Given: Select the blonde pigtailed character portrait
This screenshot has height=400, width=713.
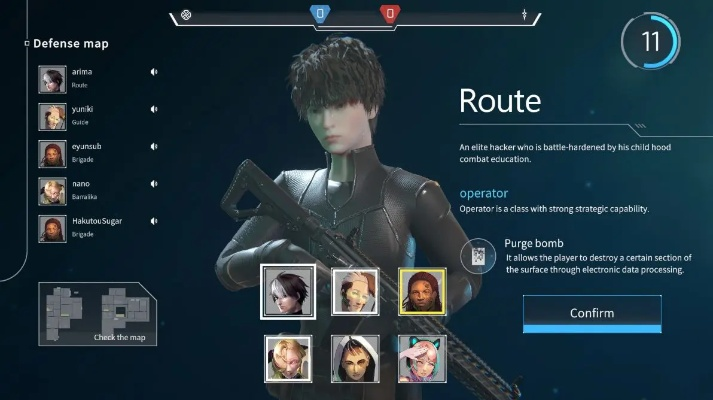Looking at the screenshot, I should pyautogui.click(x=288, y=358).
